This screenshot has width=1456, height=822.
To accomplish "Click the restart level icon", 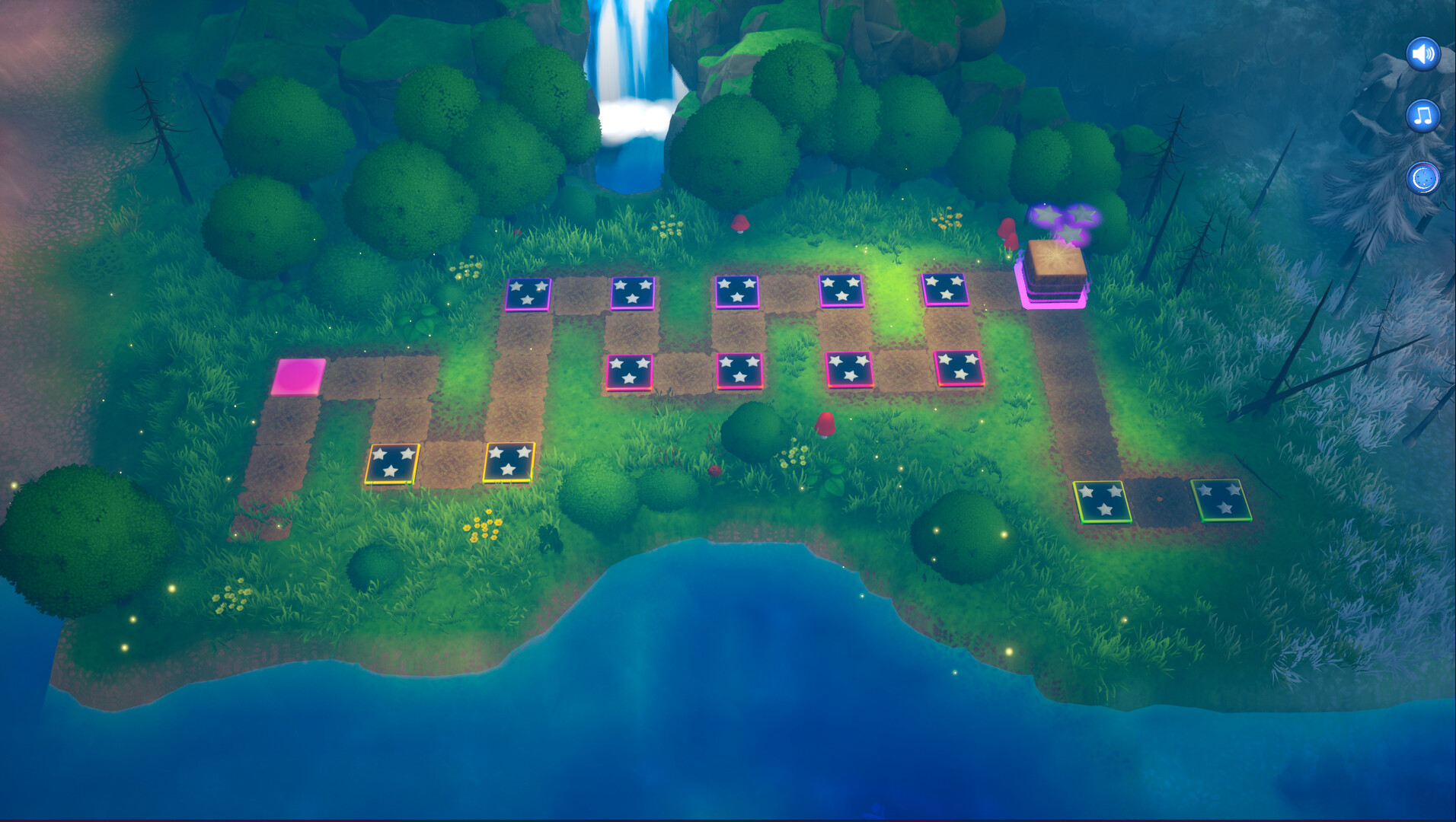I will [x=1423, y=177].
